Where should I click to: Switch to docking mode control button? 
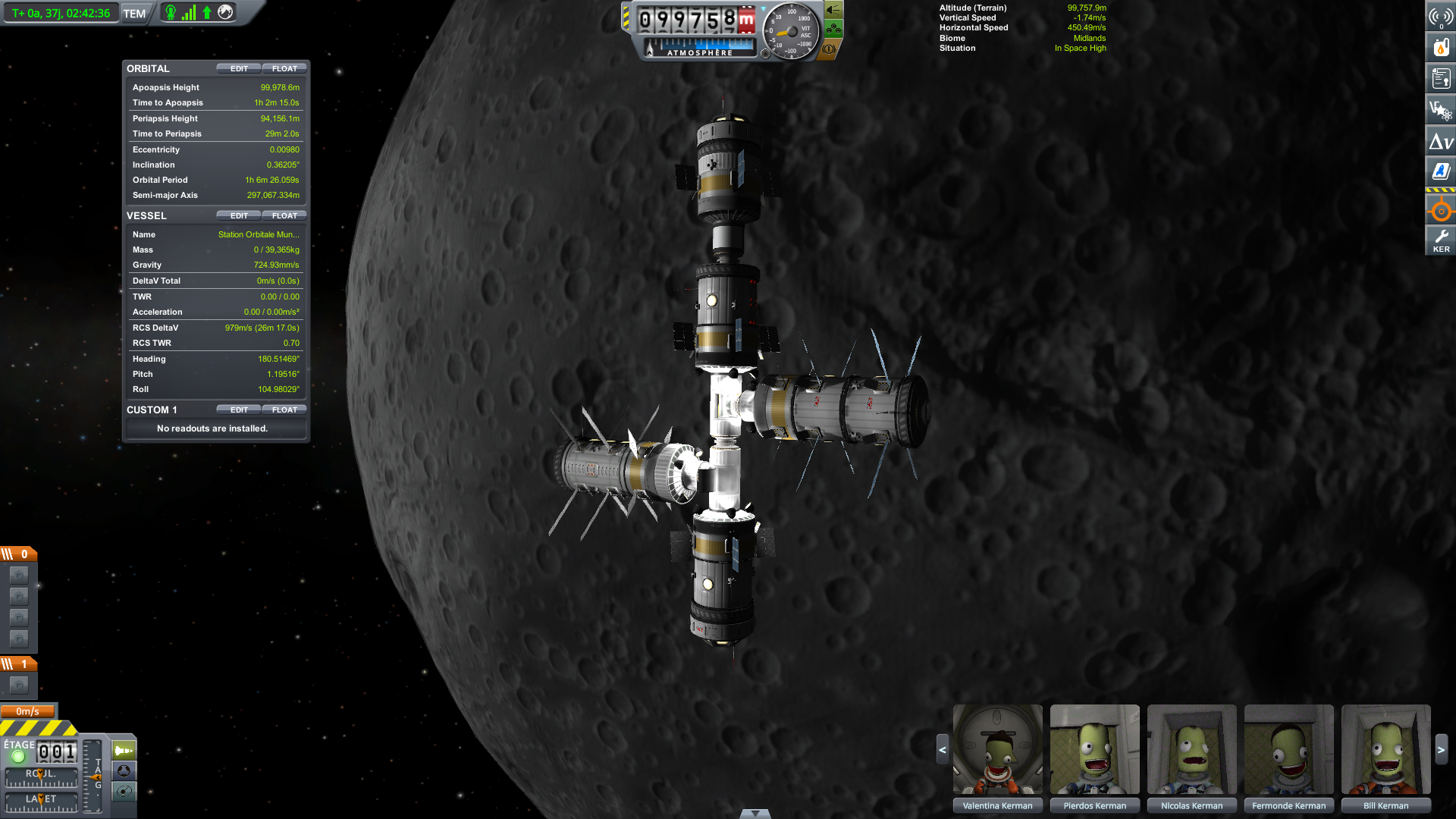(124, 770)
